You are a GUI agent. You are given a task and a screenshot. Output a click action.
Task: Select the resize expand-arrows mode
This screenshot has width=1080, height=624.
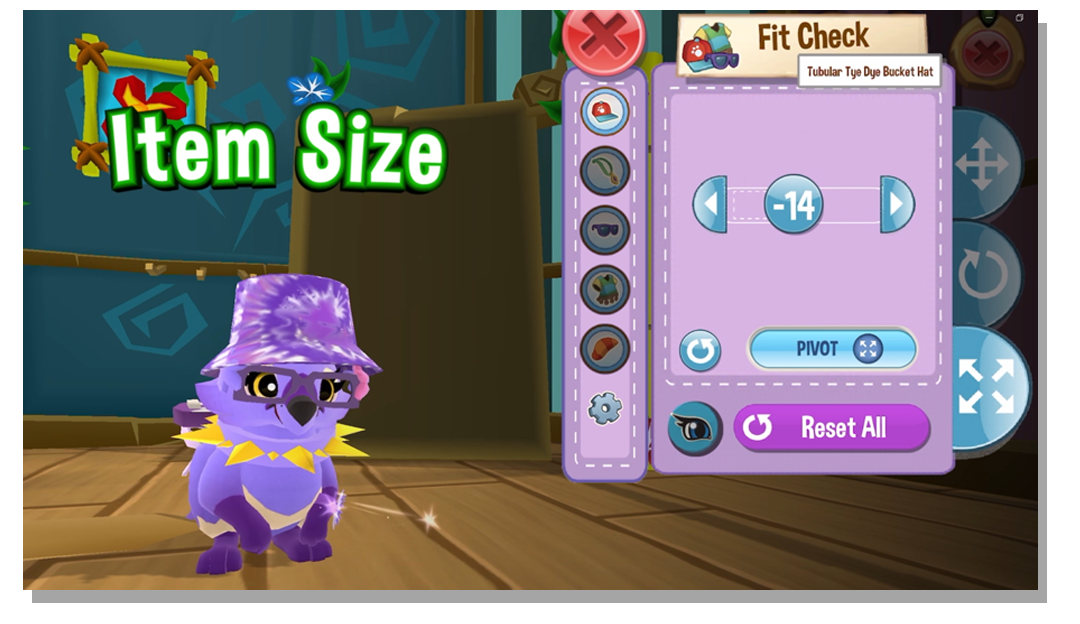987,386
